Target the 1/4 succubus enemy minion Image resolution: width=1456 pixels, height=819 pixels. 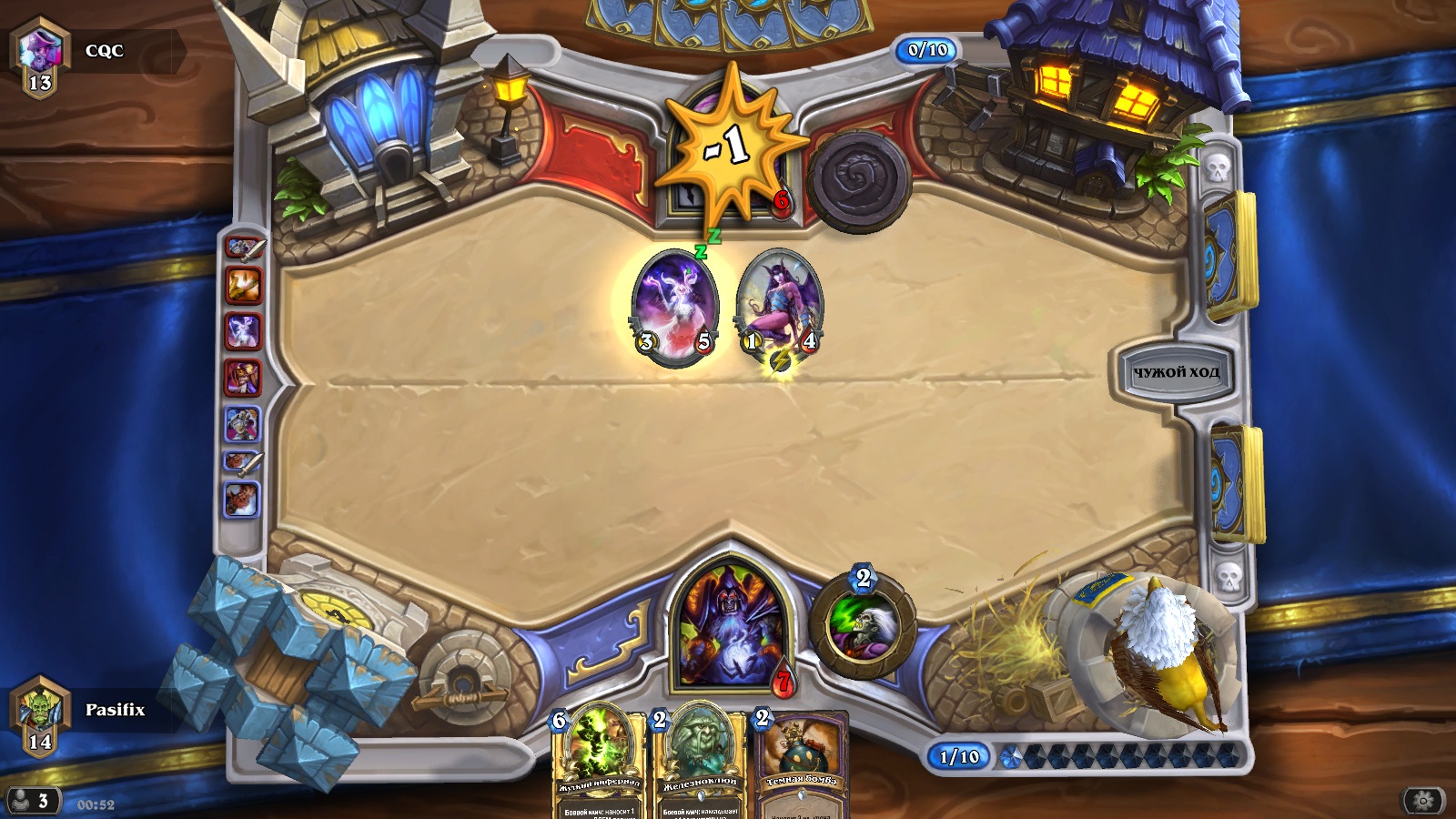point(780,308)
